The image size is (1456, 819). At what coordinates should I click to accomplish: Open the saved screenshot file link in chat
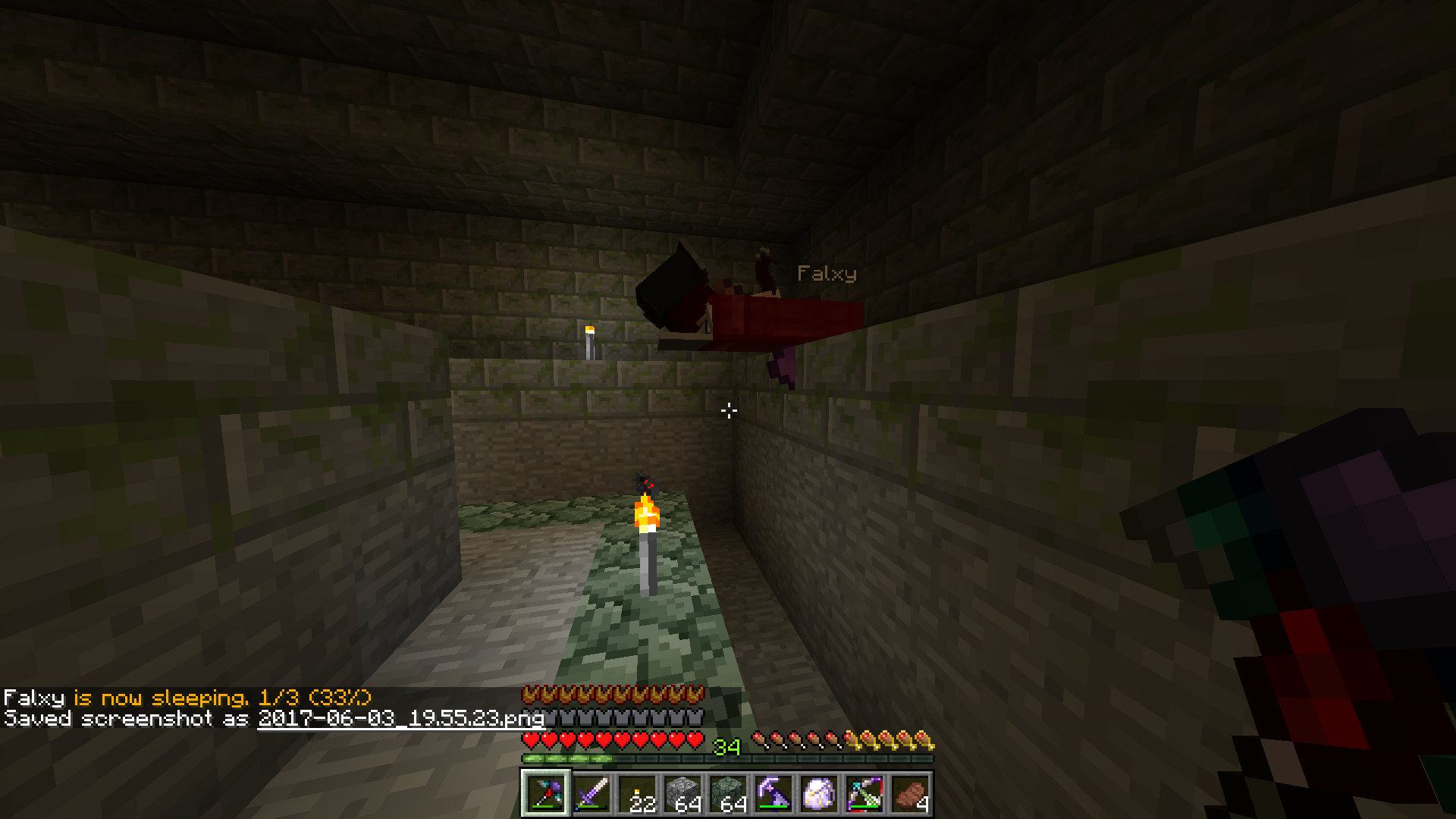pyautogui.click(x=401, y=718)
